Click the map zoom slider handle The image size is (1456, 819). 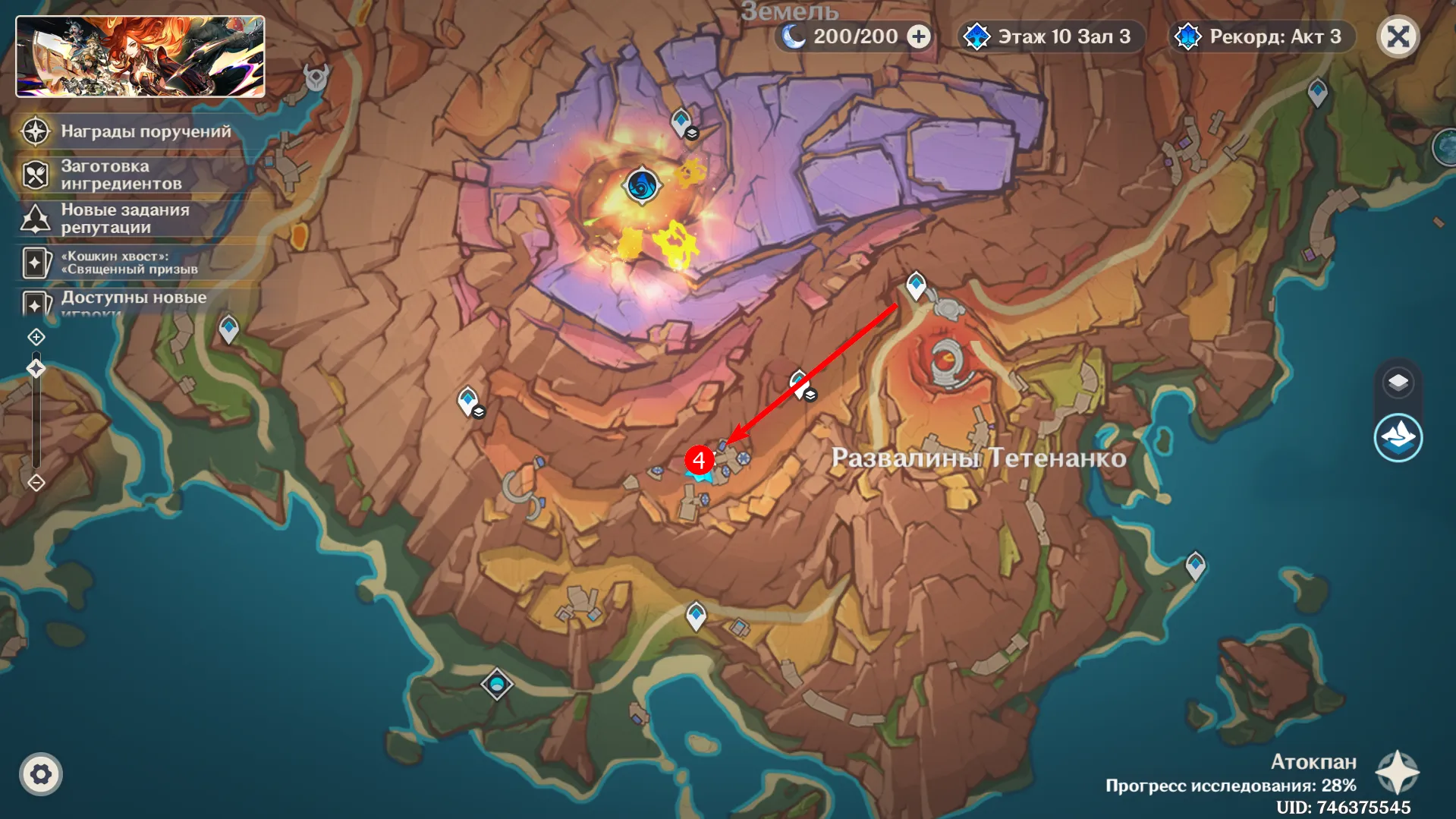point(36,369)
